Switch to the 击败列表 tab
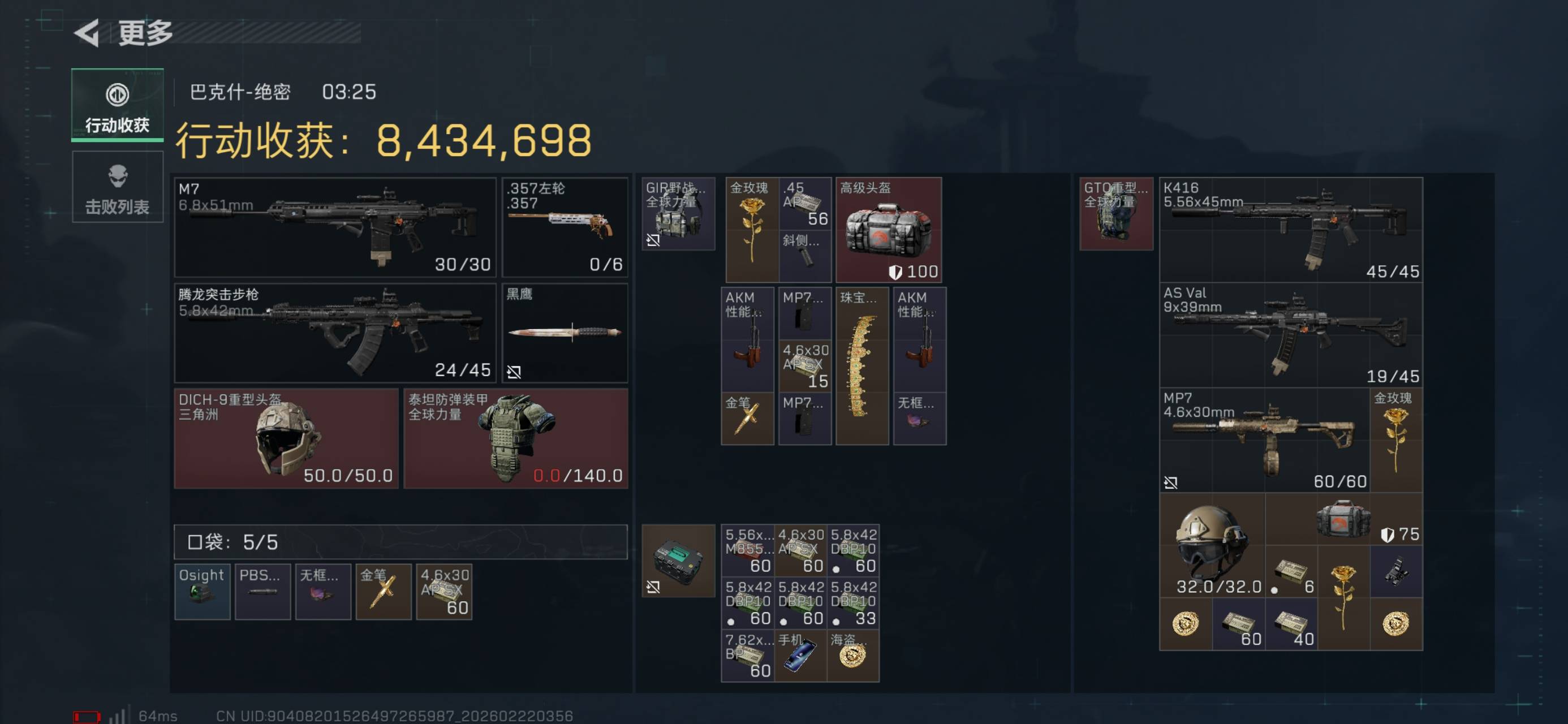Image resolution: width=1568 pixels, height=724 pixels. click(x=118, y=188)
